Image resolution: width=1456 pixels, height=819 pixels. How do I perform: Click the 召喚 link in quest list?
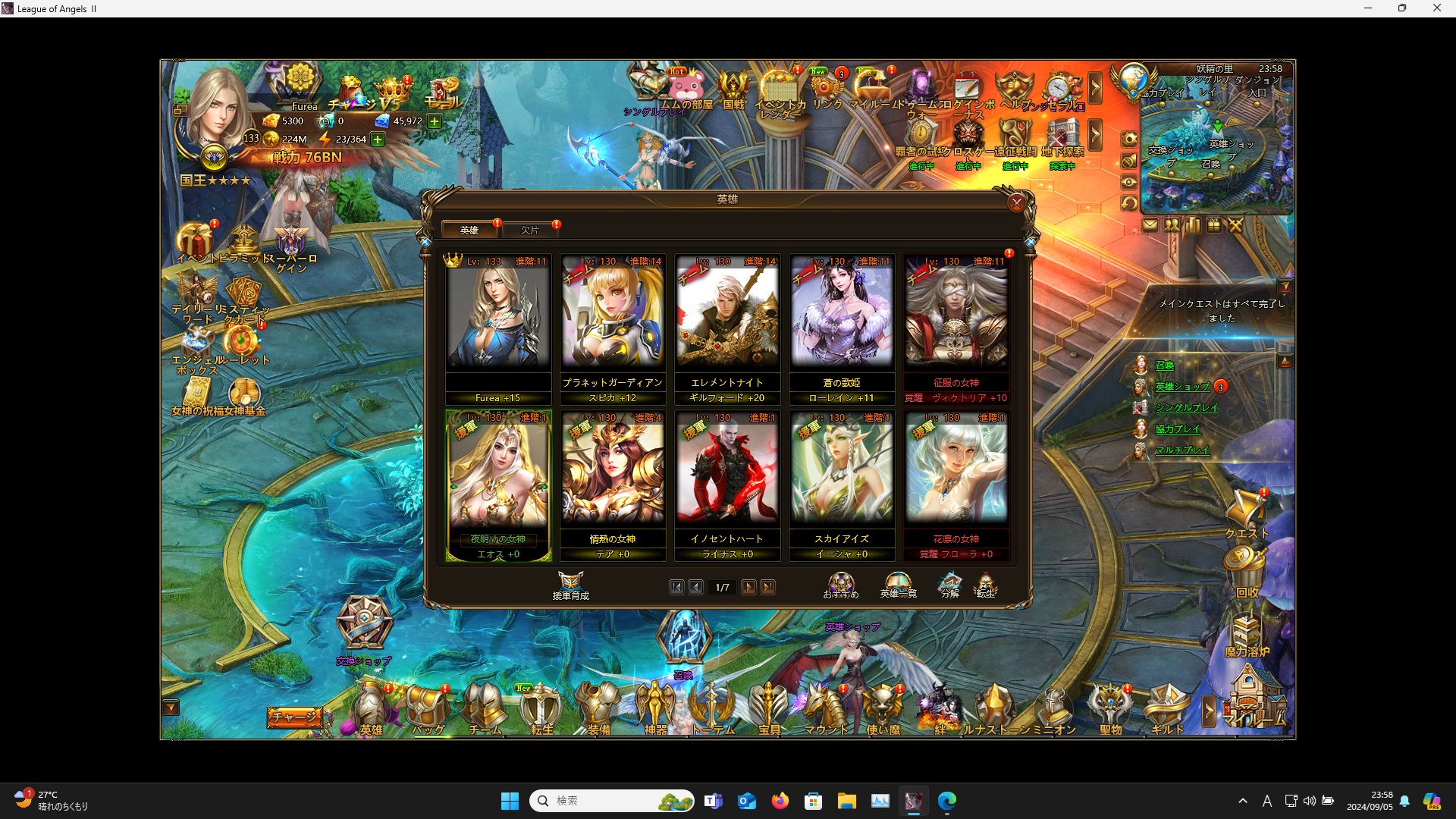[x=1164, y=366]
